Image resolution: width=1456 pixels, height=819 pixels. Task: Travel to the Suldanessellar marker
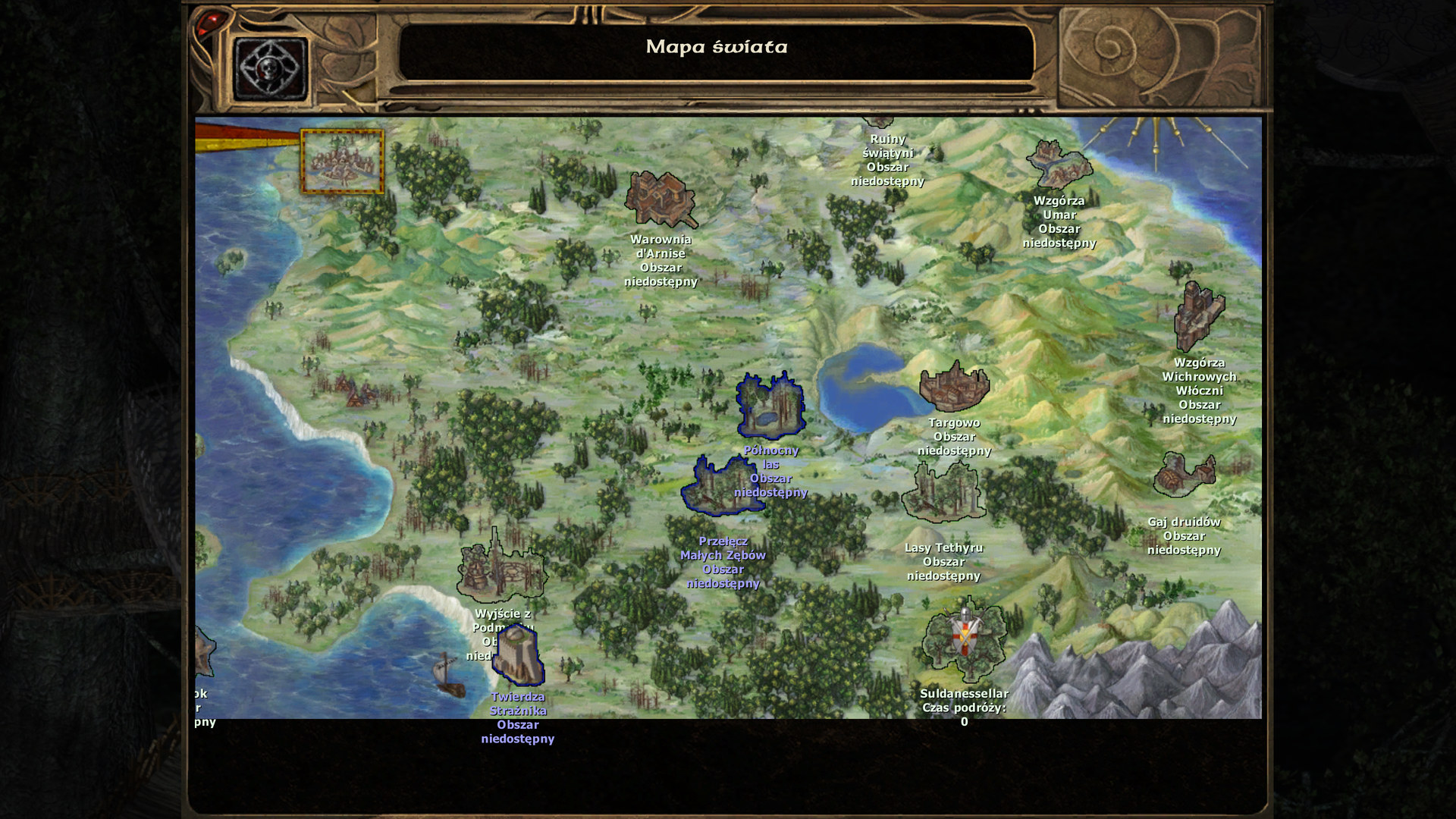pyautogui.click(x=964, y=639)
